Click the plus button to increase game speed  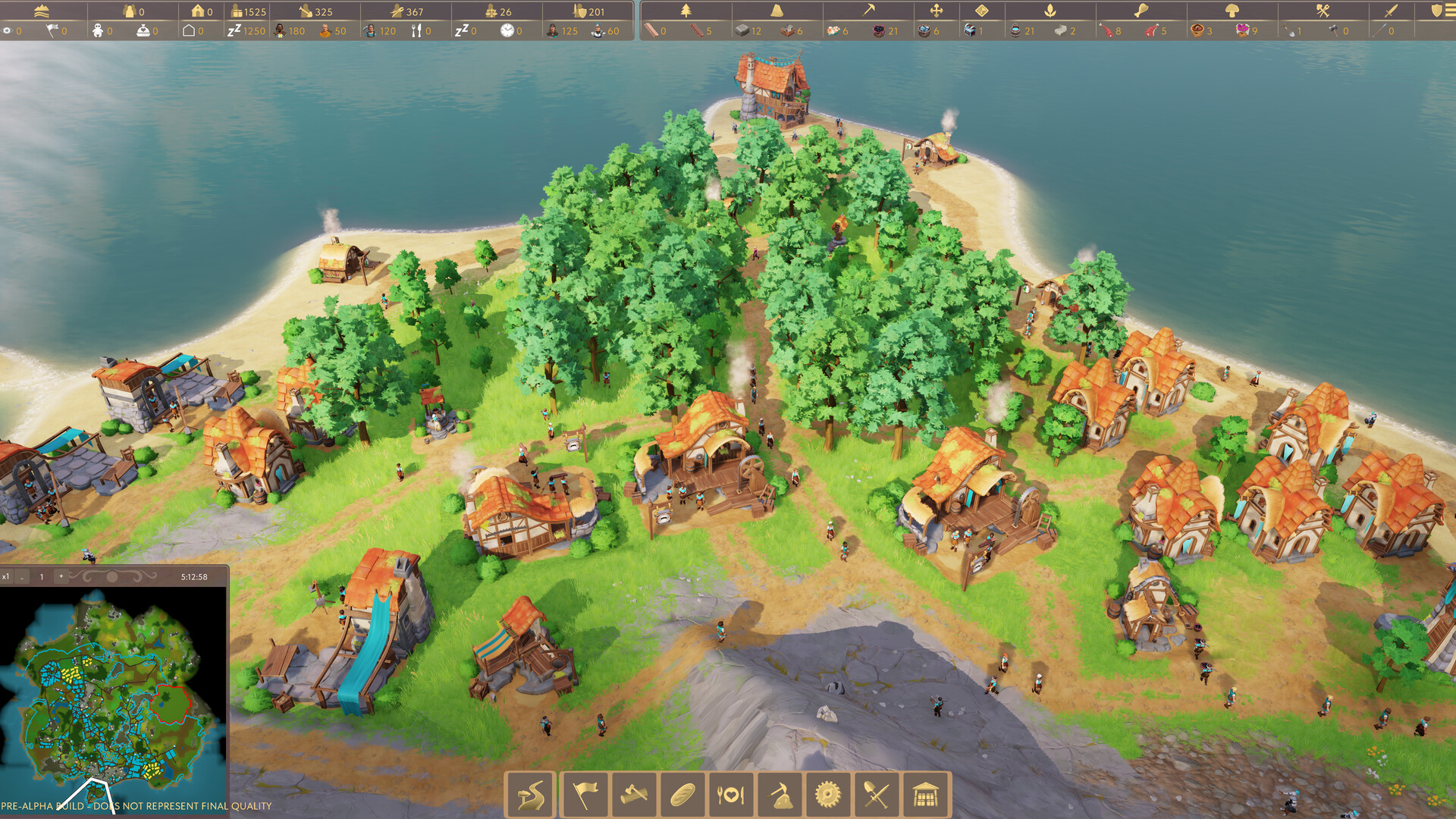[x=59, y=576]
